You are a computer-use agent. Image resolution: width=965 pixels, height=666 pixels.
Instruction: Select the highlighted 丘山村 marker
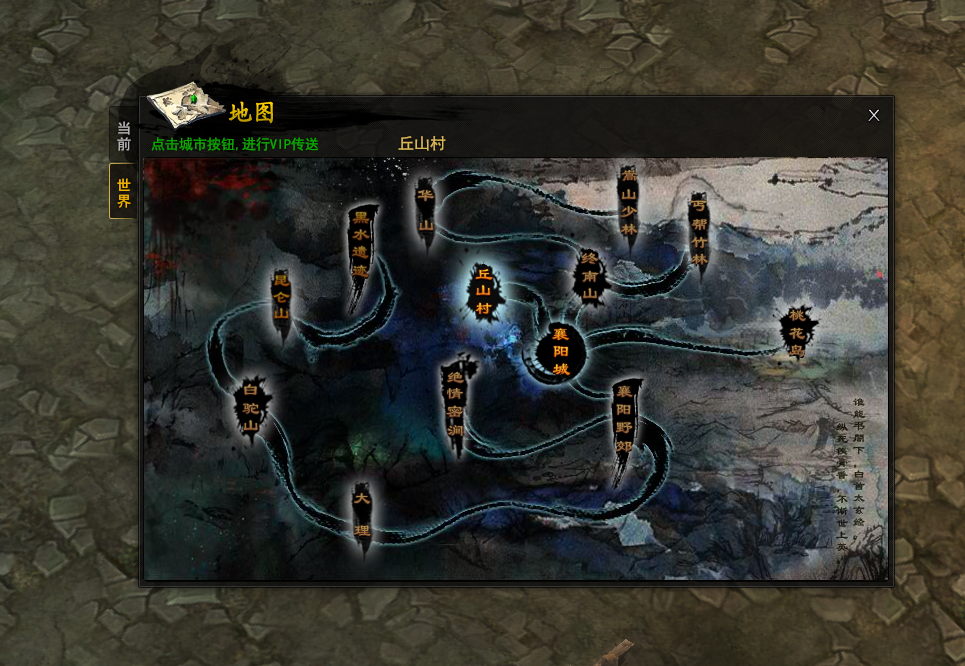[484, 290]
